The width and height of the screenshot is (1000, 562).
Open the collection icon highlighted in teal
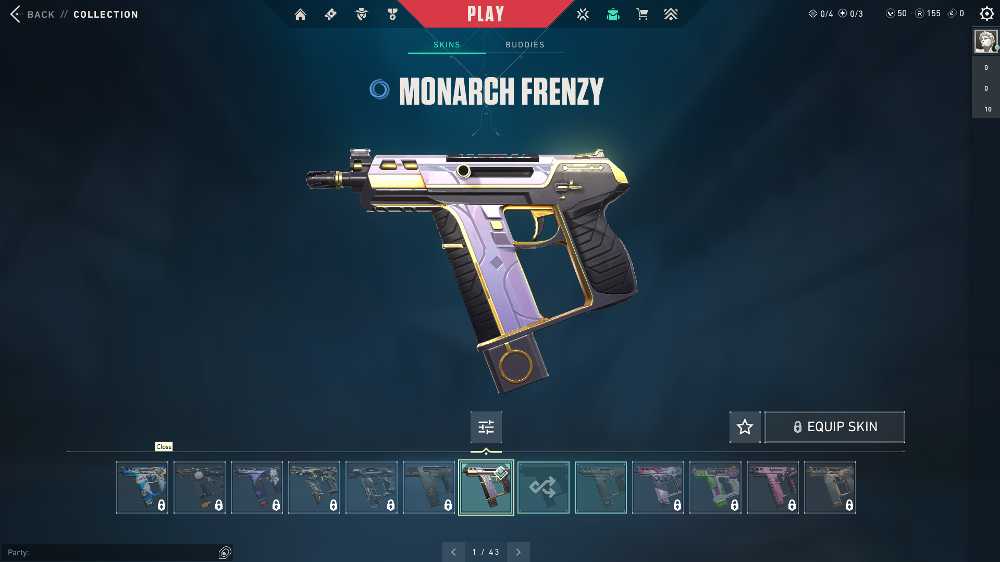(x=612, y=15)
